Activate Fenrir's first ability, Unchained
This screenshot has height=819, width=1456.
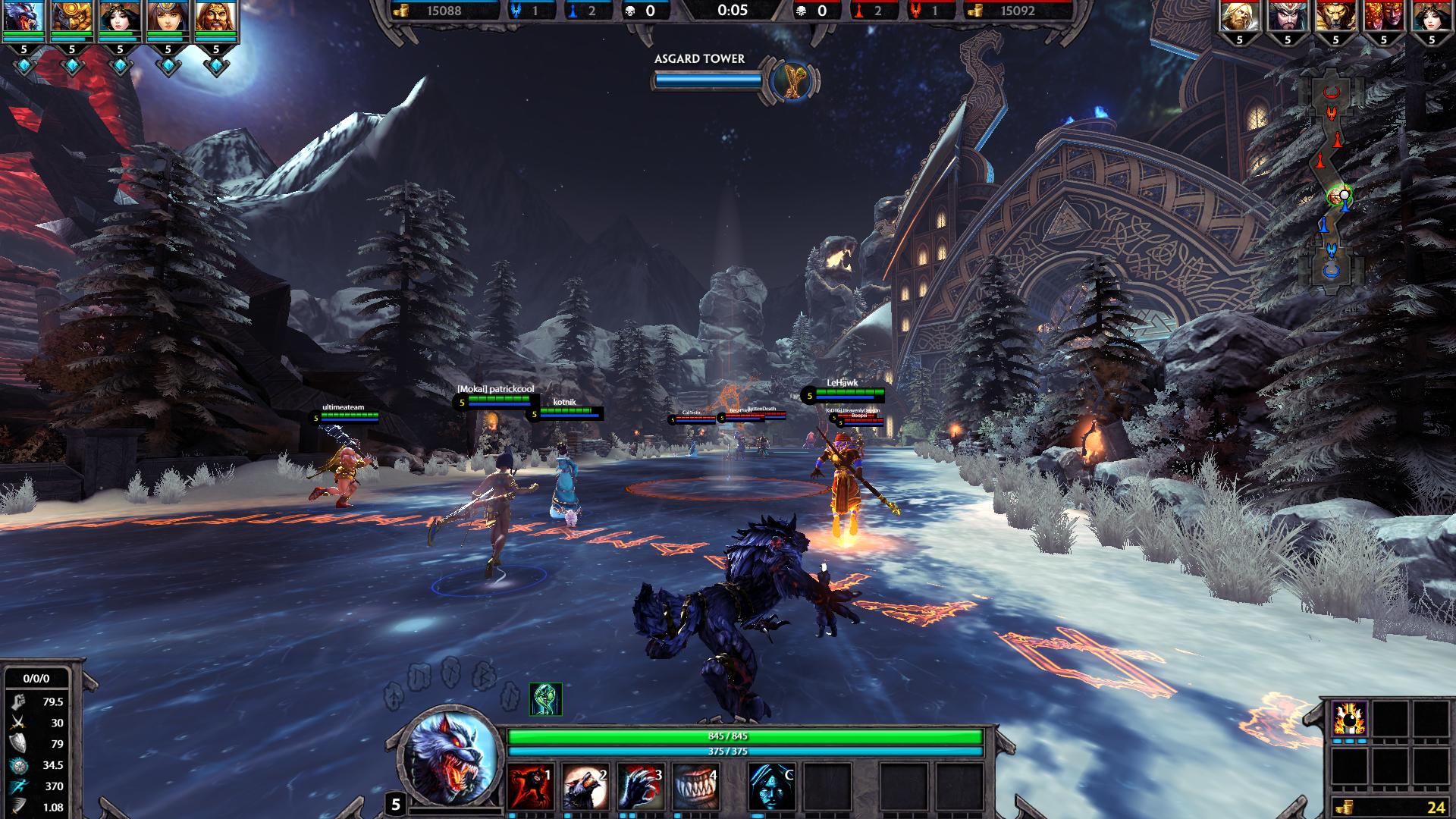point(530,786)
